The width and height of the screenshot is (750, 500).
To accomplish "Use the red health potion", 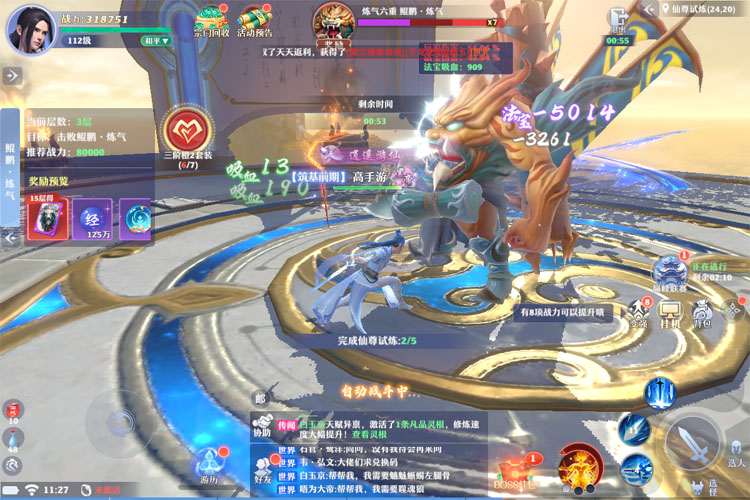I will pyautogui.click(x=12, y=409).
